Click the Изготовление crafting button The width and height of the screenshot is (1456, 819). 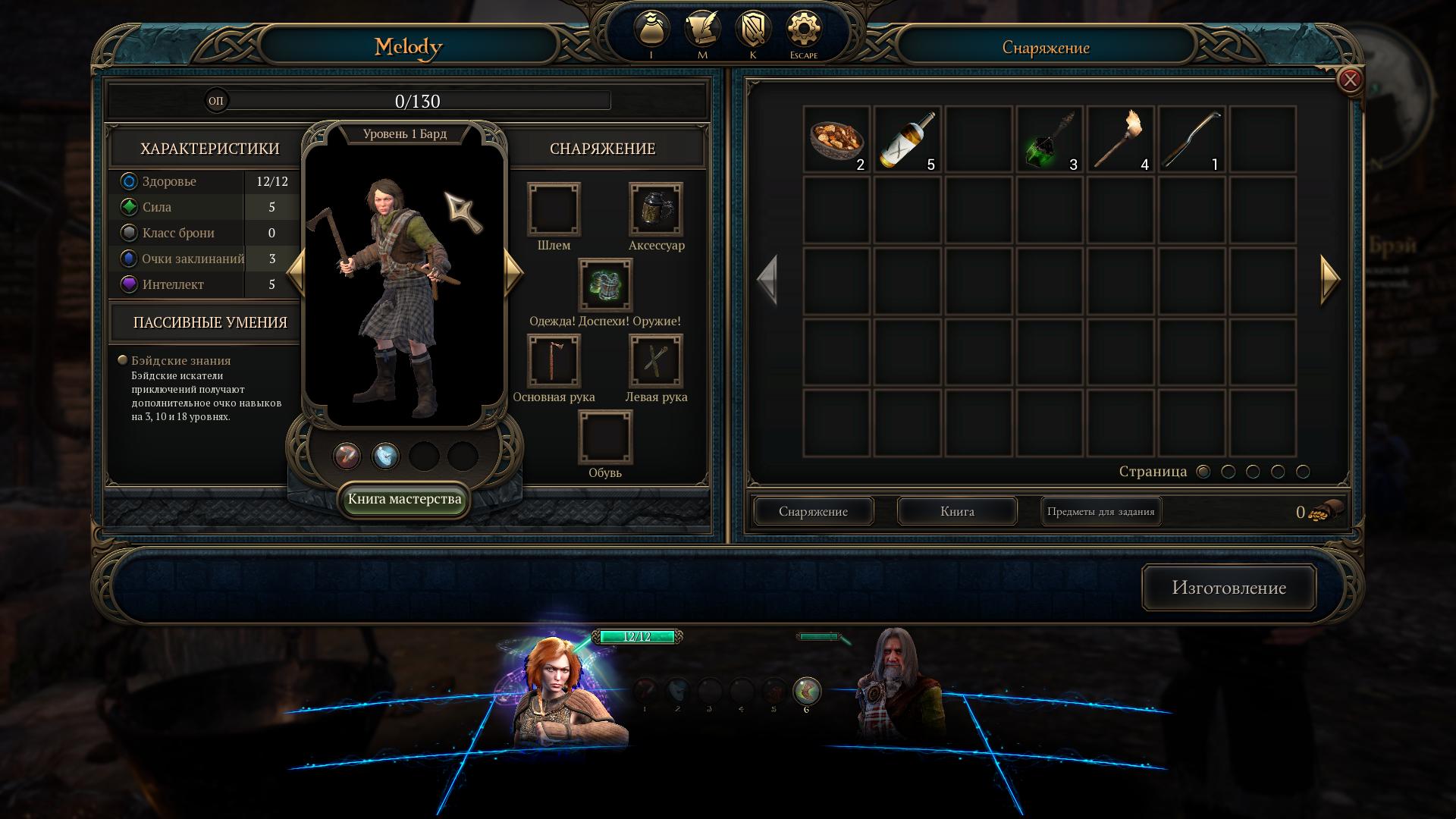[x=1228, y=588]
